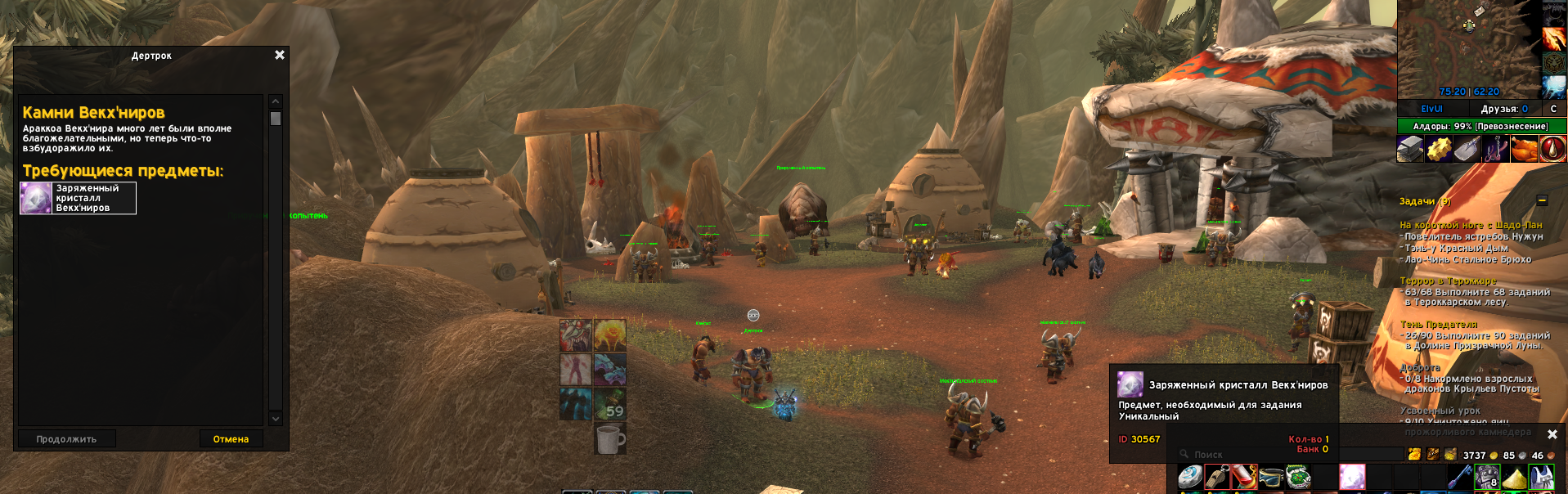
Task: Activate the white coffee mug icon
Action: tap(609, 438)
